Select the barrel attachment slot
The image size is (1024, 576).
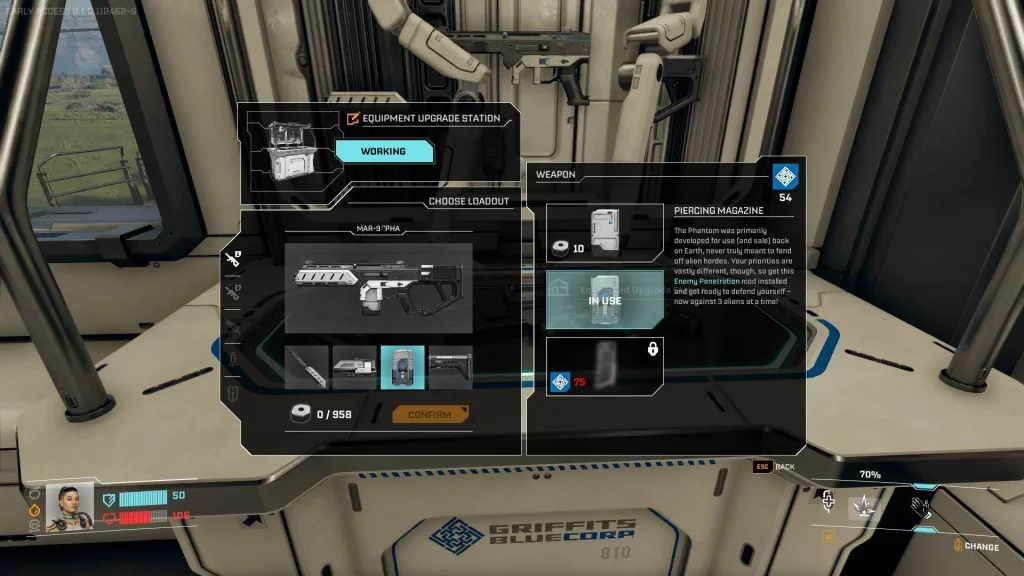click(x=306, y=367)
